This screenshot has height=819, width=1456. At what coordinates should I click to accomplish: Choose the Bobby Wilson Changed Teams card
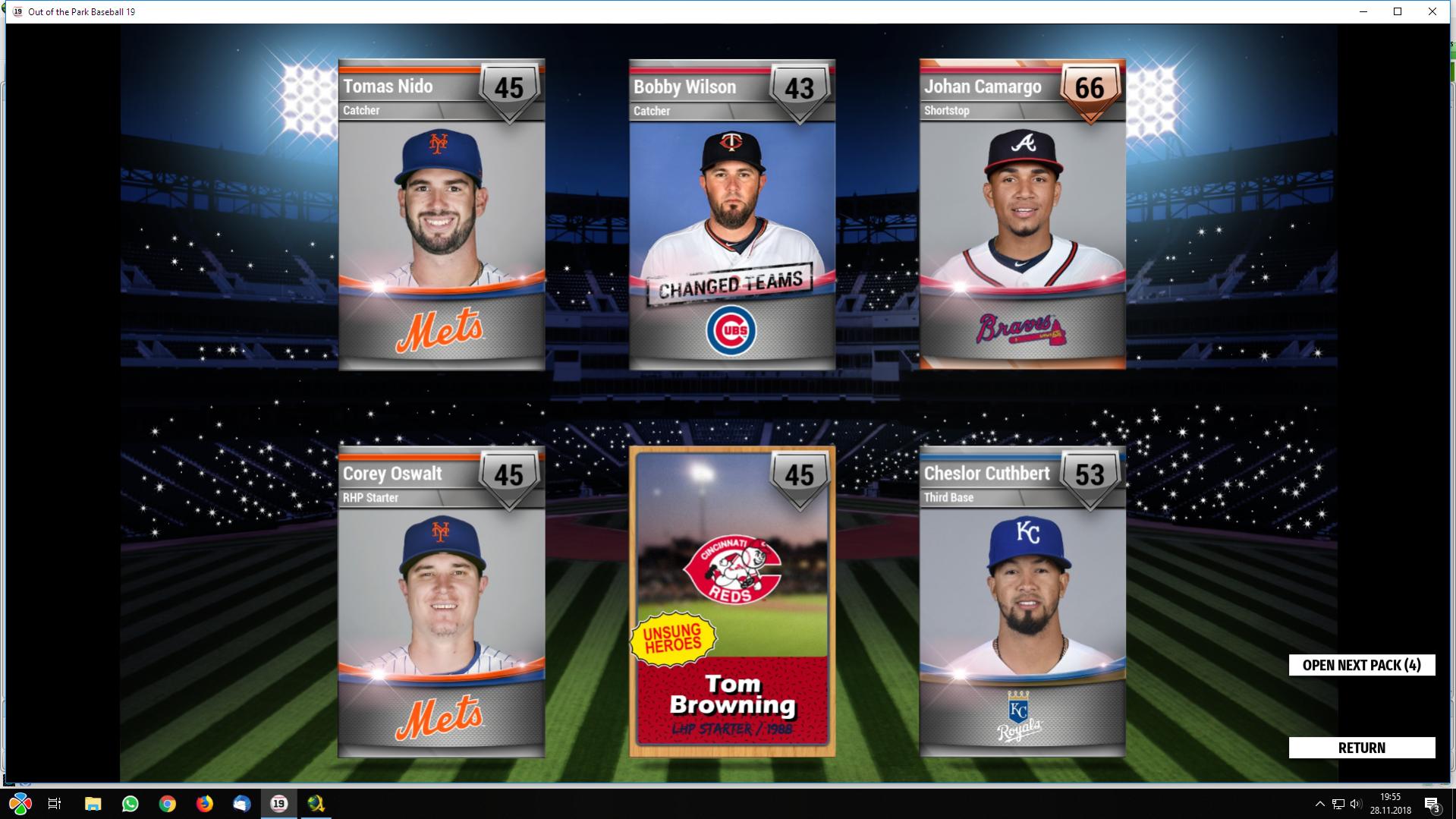point(732,215)
